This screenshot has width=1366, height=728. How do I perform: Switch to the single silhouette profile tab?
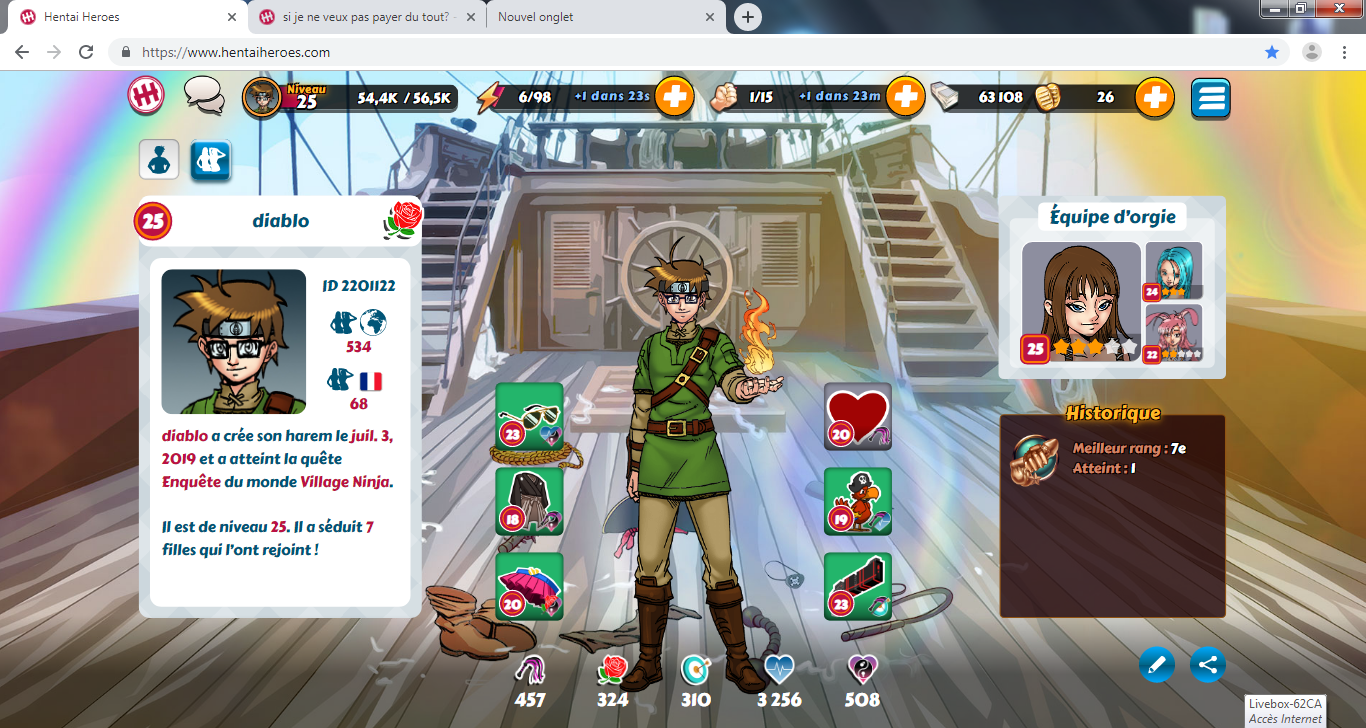point(159,159)
